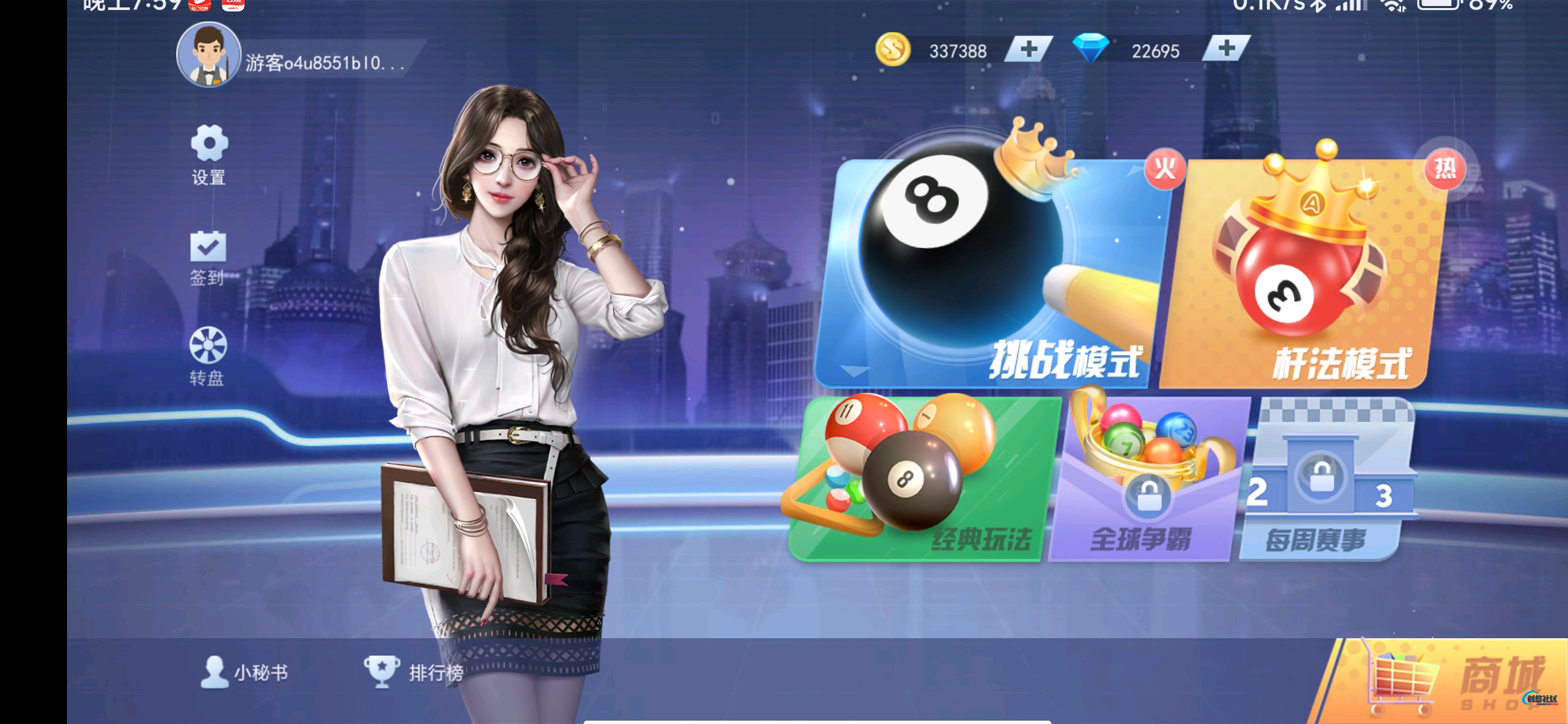Open the 转盘 lucky wheel

point(208,356)
